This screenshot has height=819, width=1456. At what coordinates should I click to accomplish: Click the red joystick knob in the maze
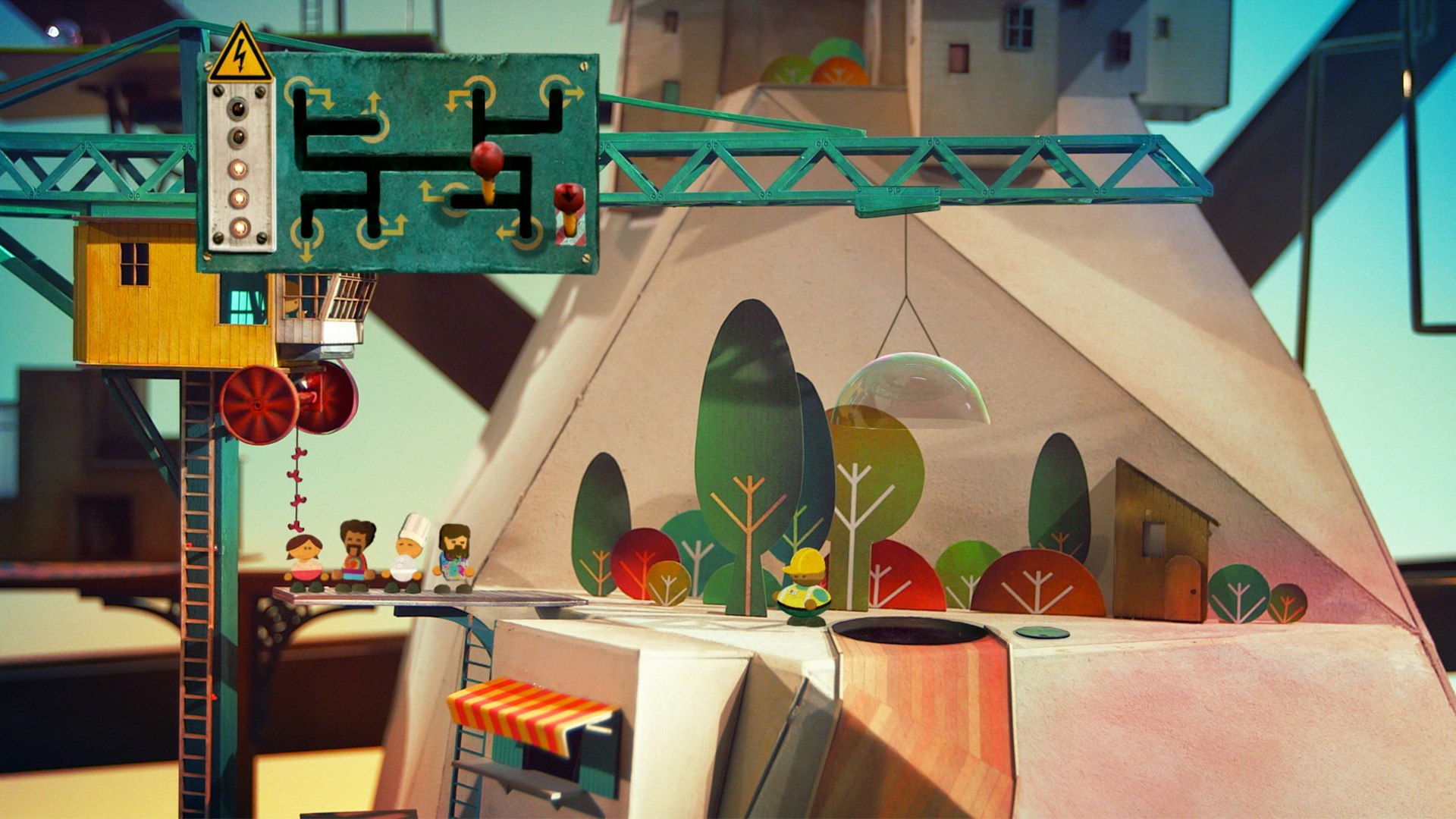coord(487,159)
